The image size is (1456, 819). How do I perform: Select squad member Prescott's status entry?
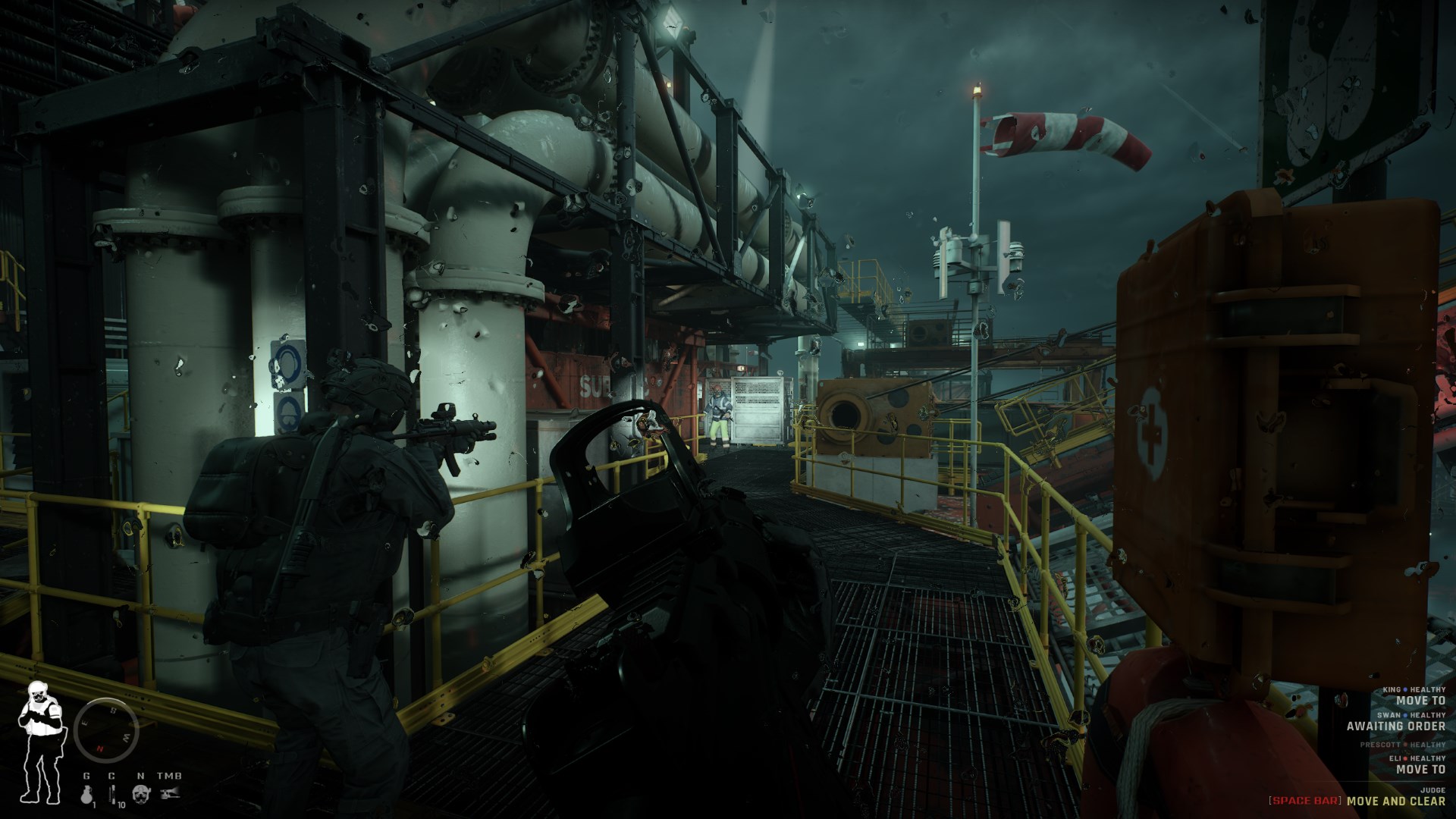pos(1403,745)
